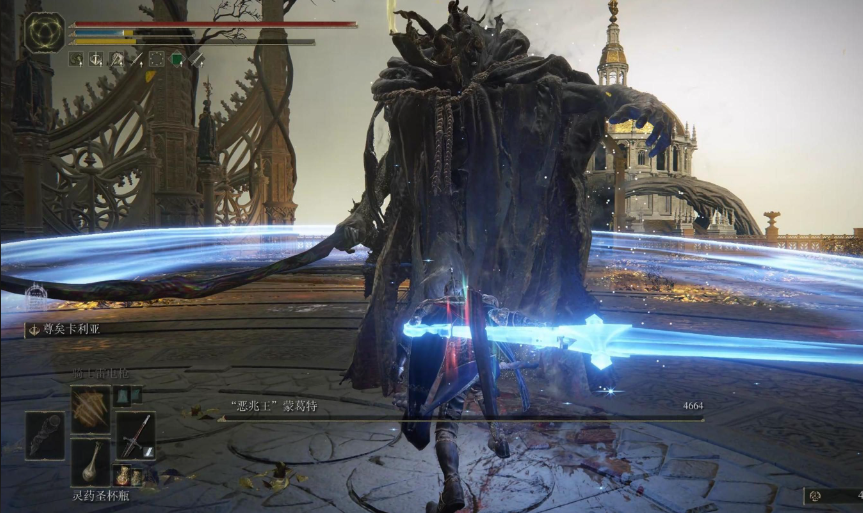This screenshot has width=863, height=513.
Task: Select the right-hand longsword slot
Action: tap(136, 434)
